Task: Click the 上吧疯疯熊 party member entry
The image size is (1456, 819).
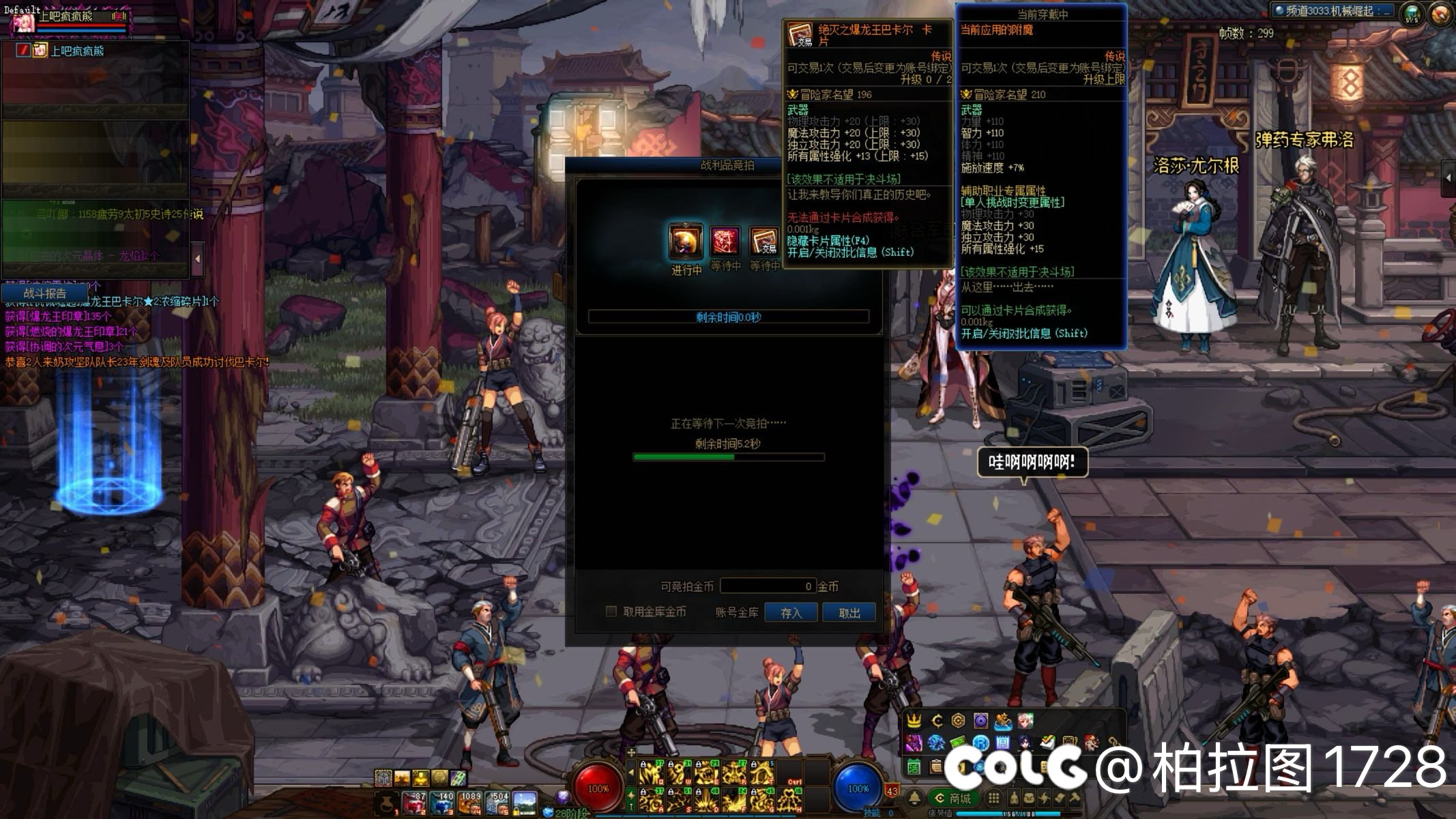Action: pyautogui.click(x=76, y=51)
